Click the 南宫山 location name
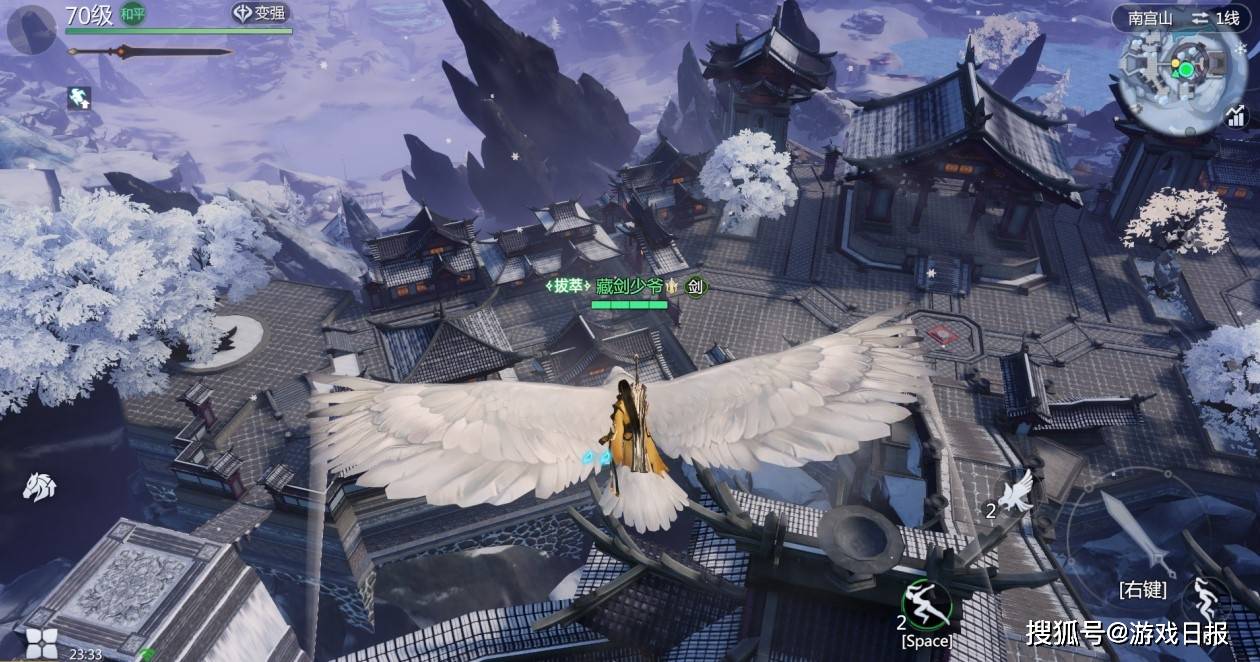Viewport: 1260px width, 662px height. click(x=1149, y=17)
